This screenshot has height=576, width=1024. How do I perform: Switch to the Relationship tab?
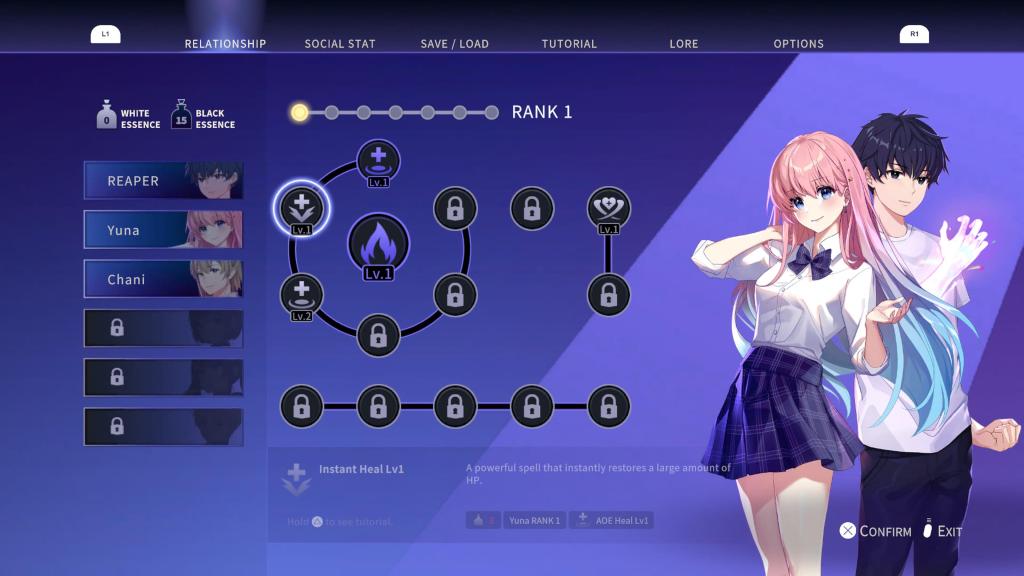click(225, 44)
